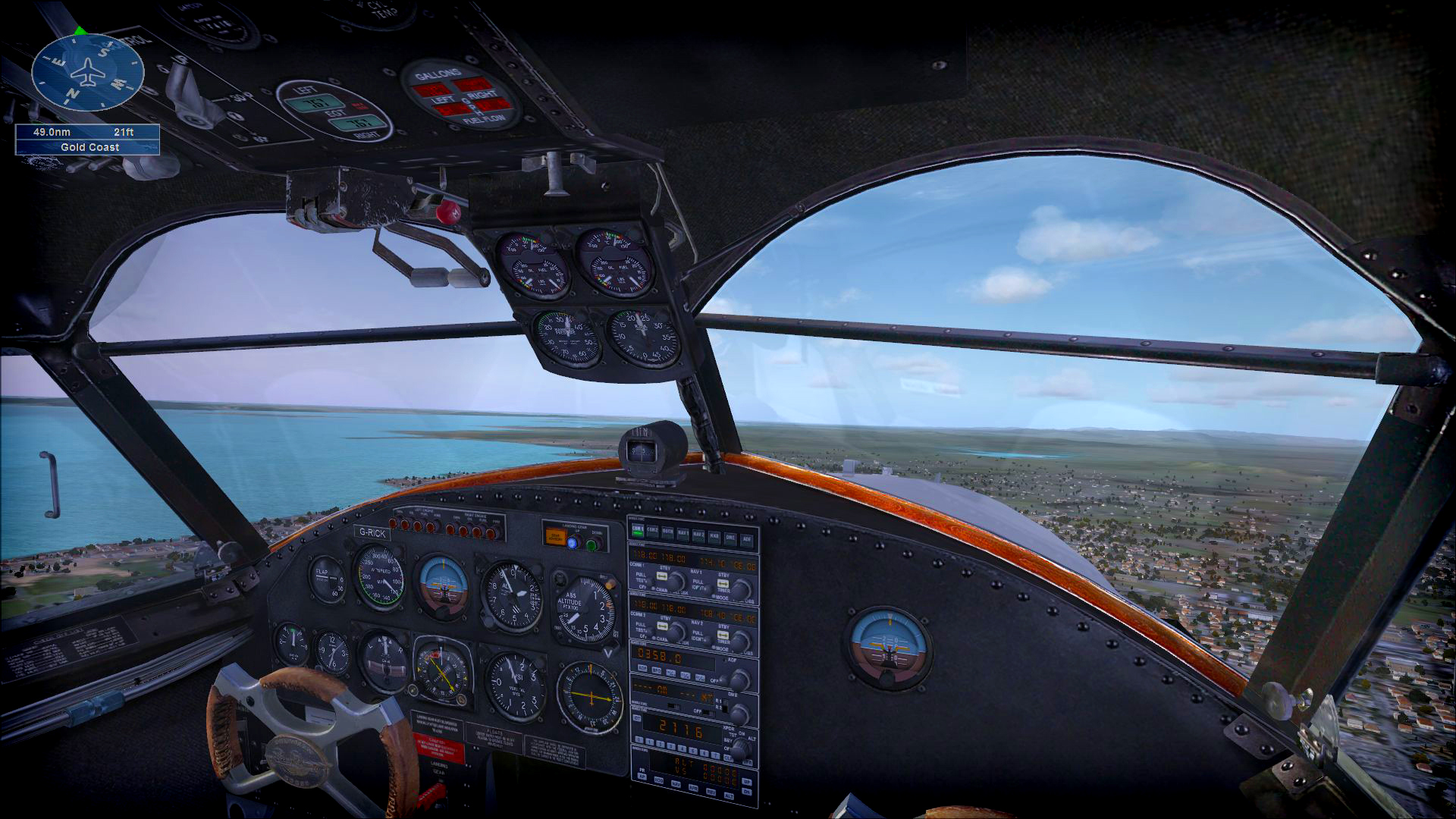This screenshot has height=819, width=1456.
Task: Swap COMM1 active and standby frequencies
Action: [660, 576]
